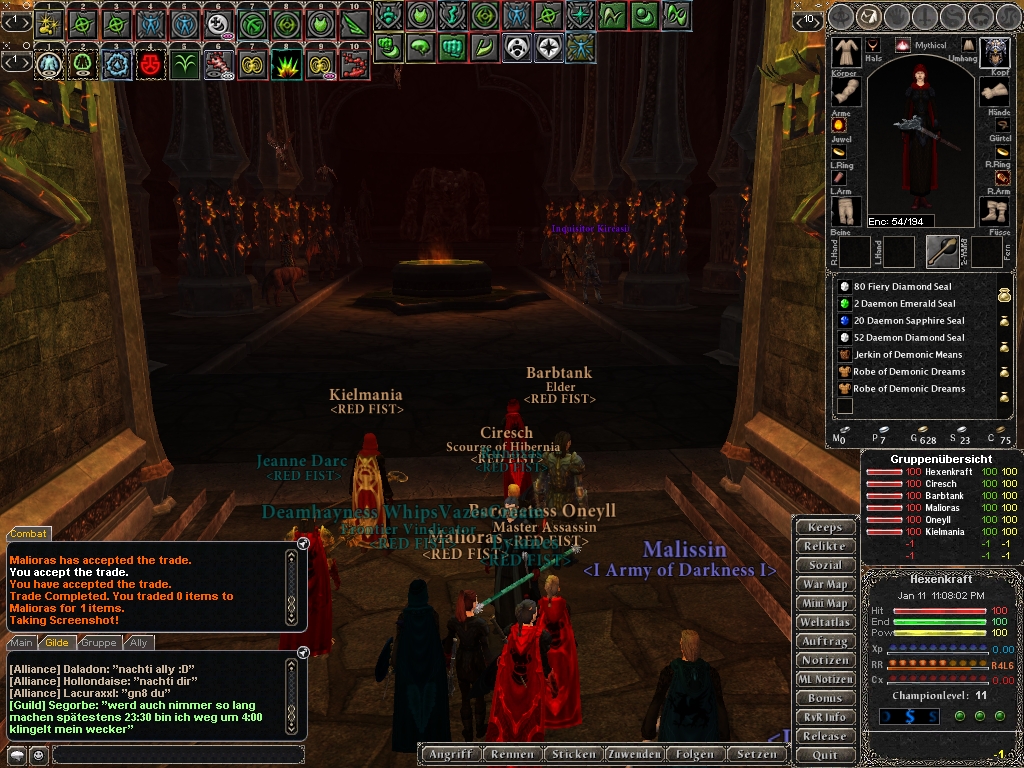Activate the Rennen sprint button
This screenshot has width=1024, height=768.
(x=514, y=754)
